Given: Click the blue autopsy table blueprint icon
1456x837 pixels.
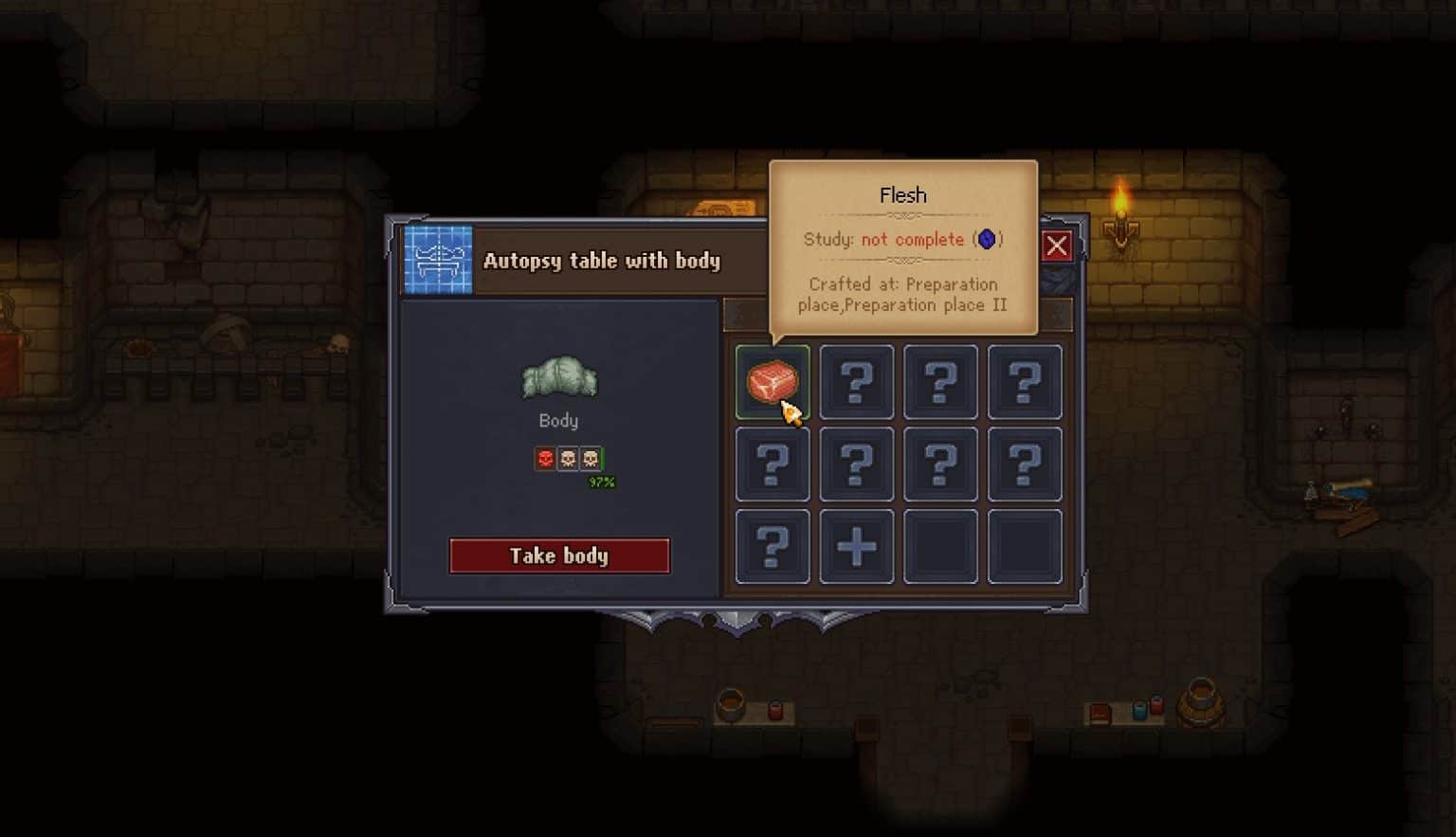Looking at the screenshot, I should click(x=437, y=258).
